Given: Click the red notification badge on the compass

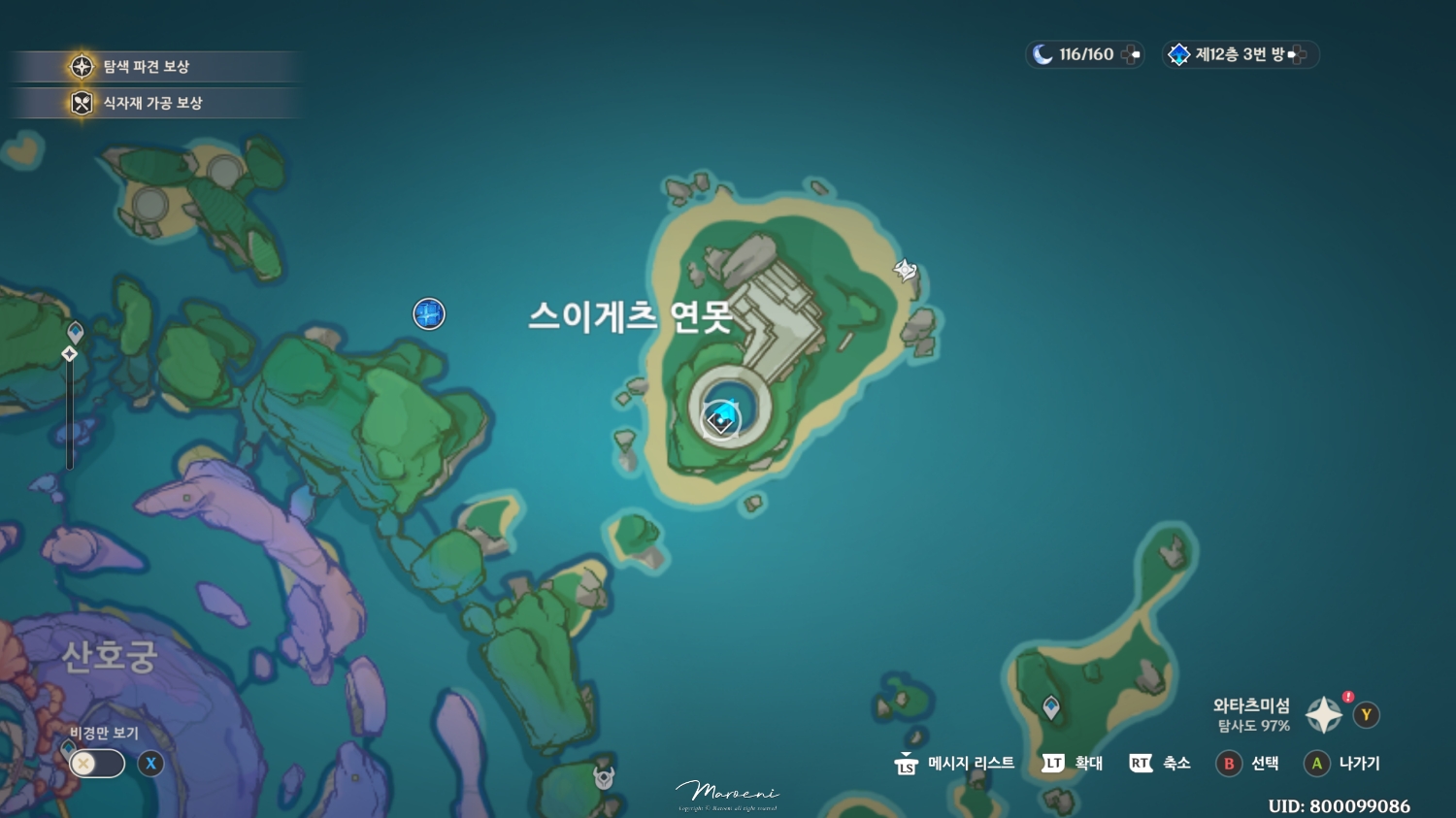Looking at the screenshot, I should pyautogui.click(x=1346, y=696).
